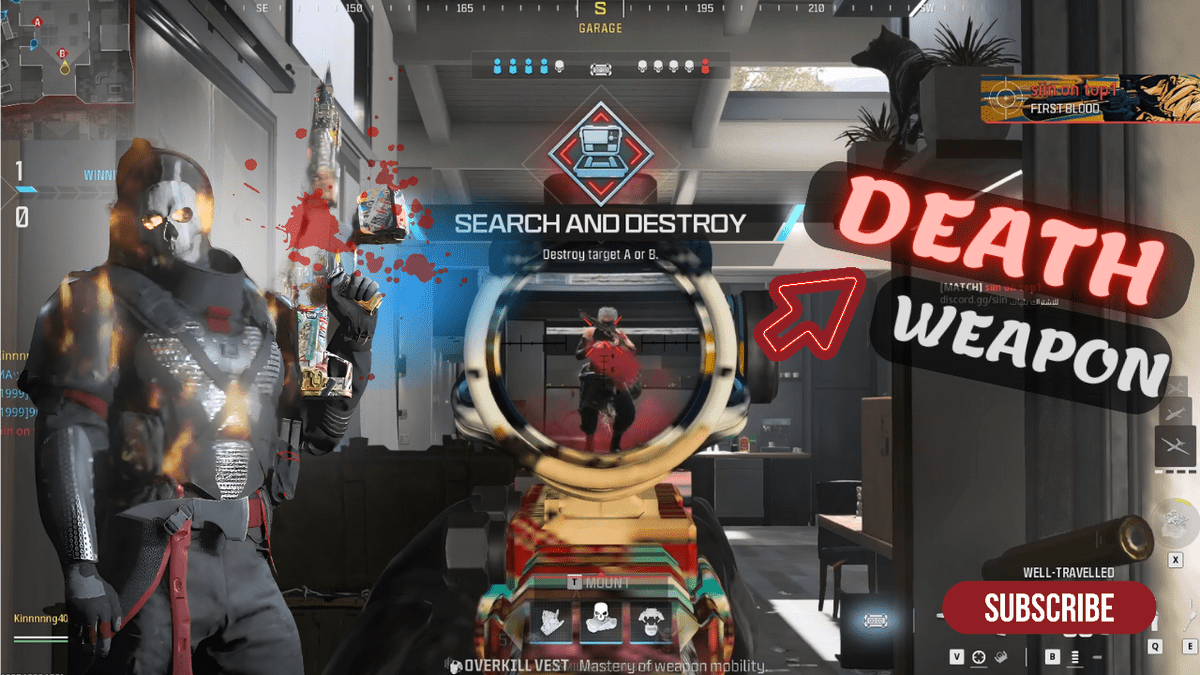This screenshot has height=675, width=1200.
Task: Click the red SUBSCRIBE button
Action: point(1049,608)
